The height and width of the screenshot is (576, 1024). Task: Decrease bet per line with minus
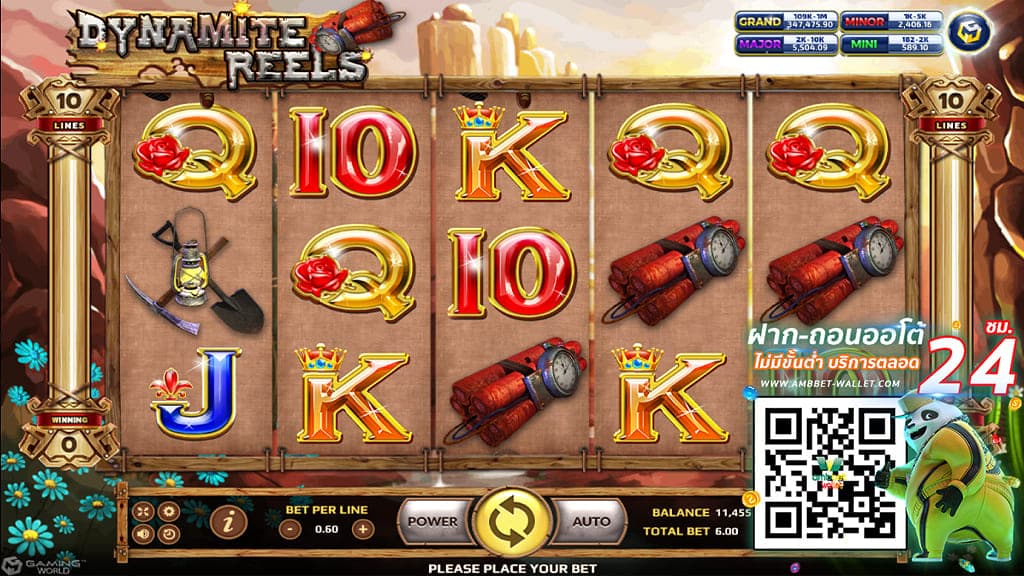click(289, 529)
